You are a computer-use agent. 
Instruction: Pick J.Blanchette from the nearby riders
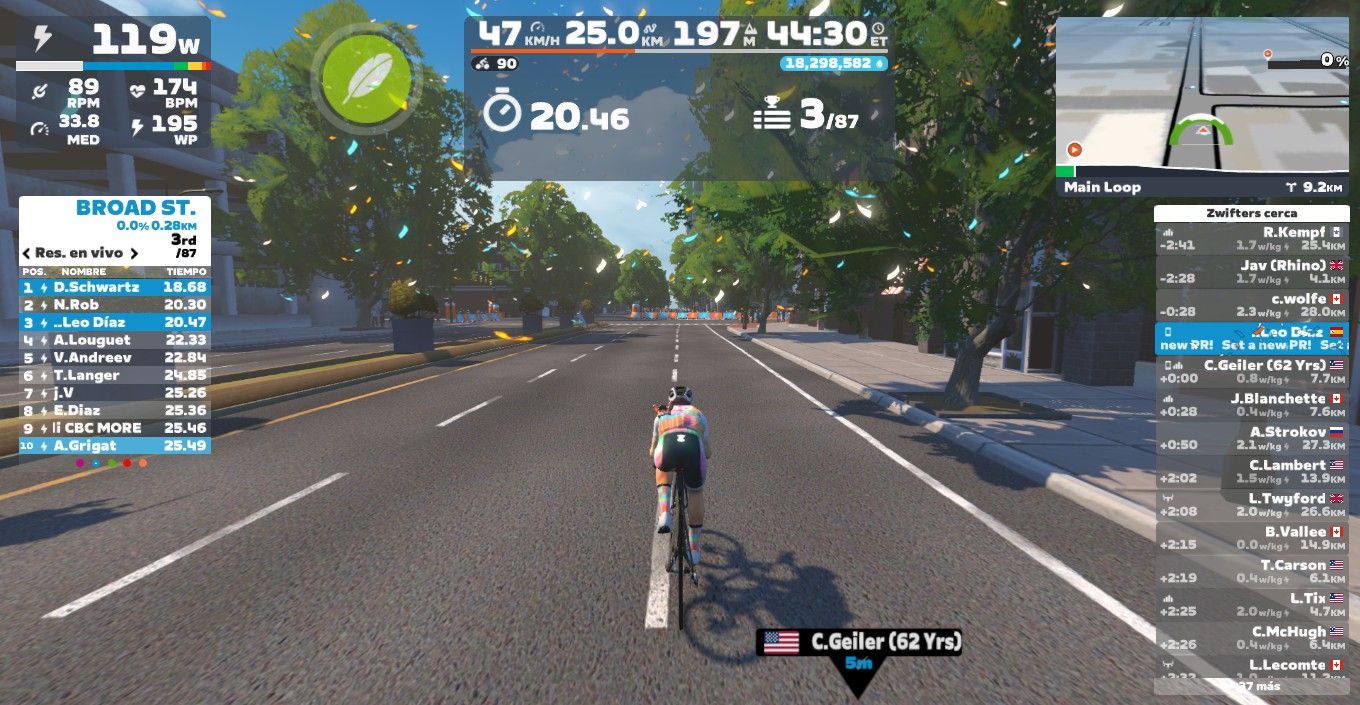(x=1251, y=404)
